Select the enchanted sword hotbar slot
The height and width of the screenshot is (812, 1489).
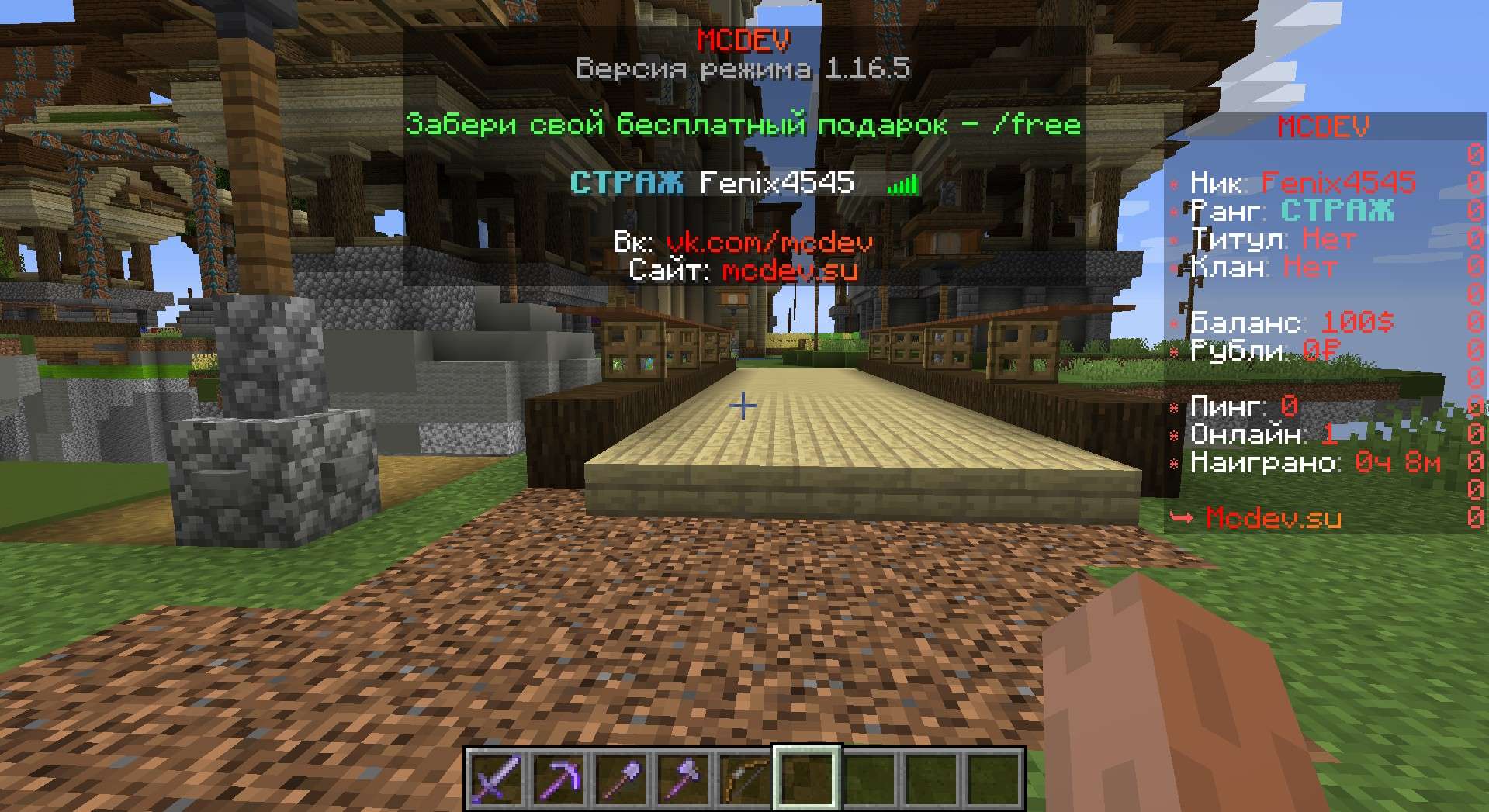point(497,779)
